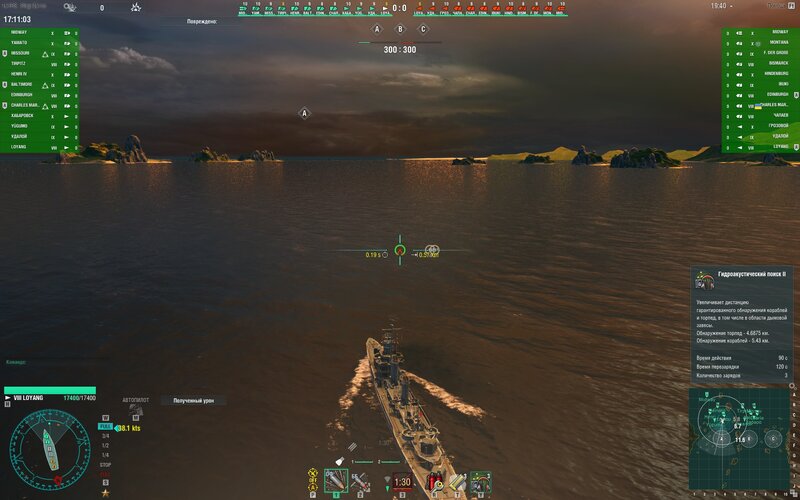
Task: Select the HE shell ammunition slot
Action: pos(336,482)
